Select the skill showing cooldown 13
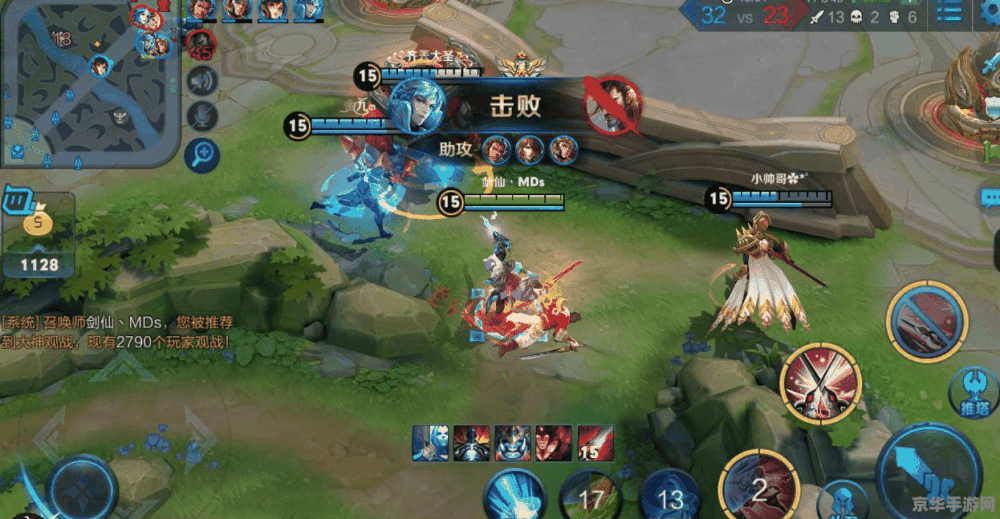The width and height of the screenshot is (1000, 519). coord(669,497)
